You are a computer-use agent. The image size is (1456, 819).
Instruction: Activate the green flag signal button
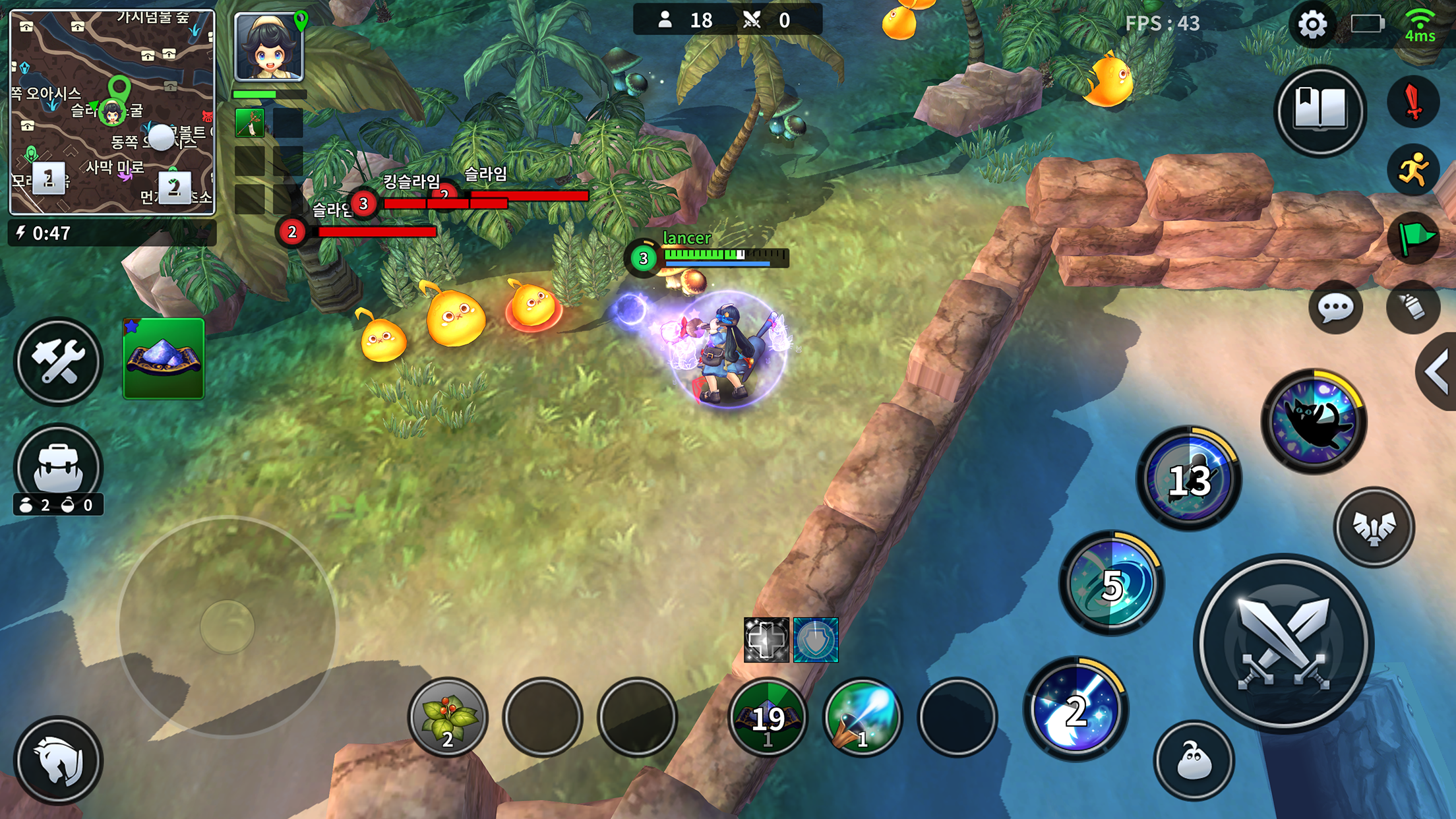(1413, 238)
